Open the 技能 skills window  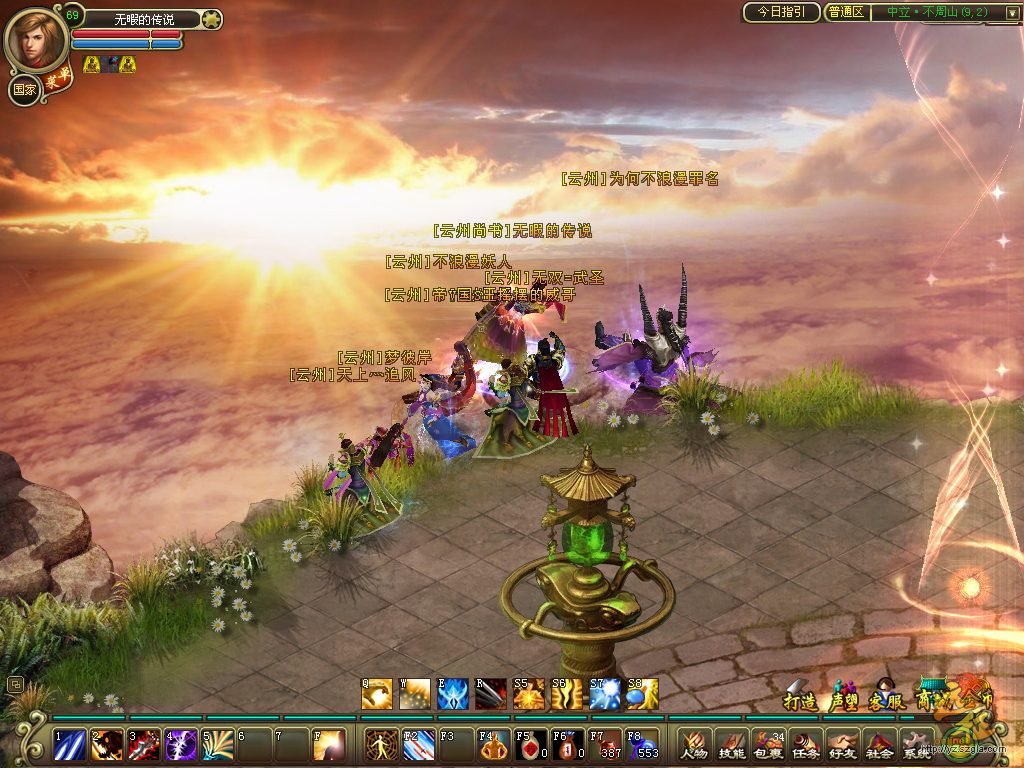tap(731, 744)
